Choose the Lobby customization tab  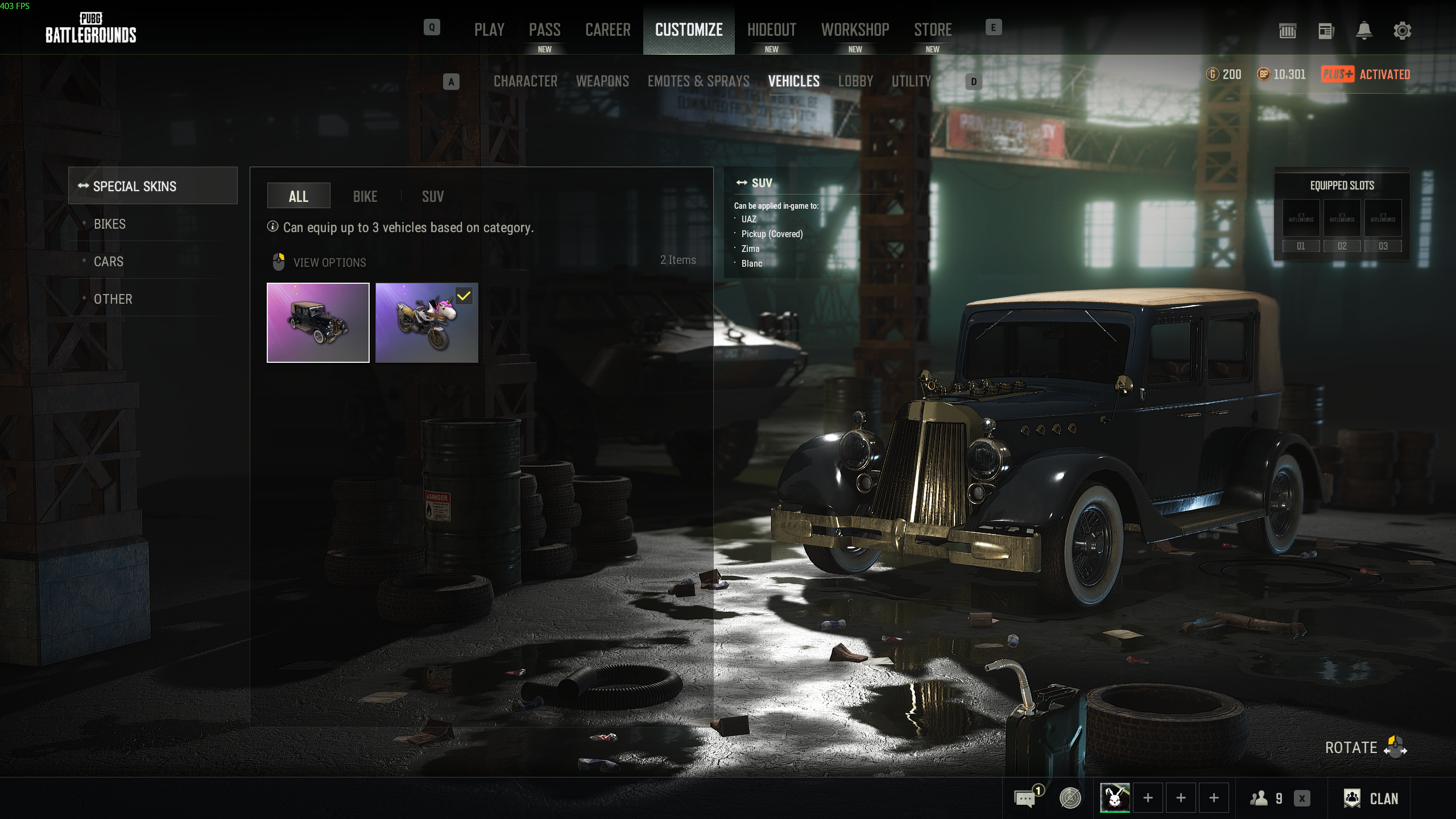tap(855, 81)
